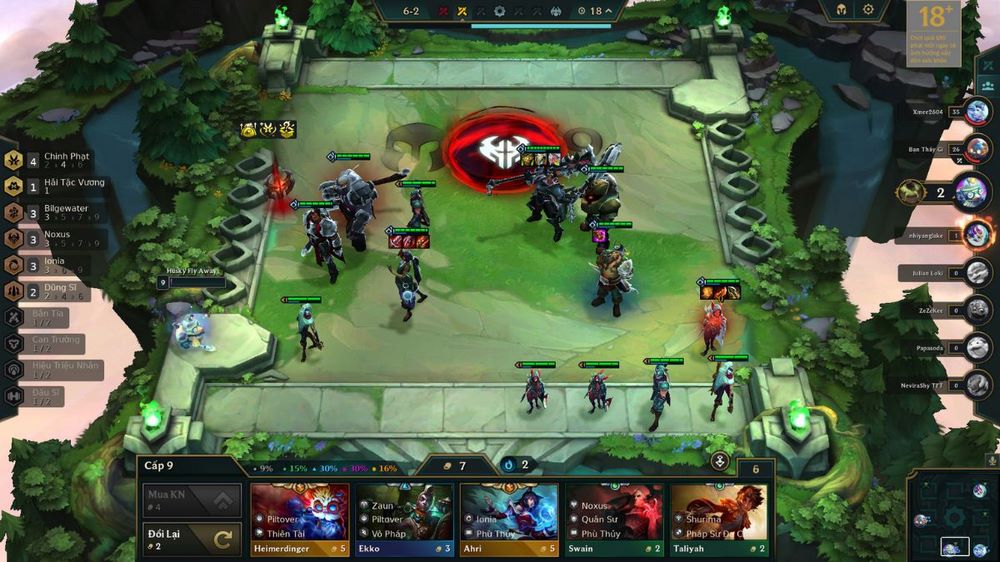Viewport: 1000px width, 562px height.
Task: Reroll the shop with Đổi Lại
Action: [x=191, y=538]
